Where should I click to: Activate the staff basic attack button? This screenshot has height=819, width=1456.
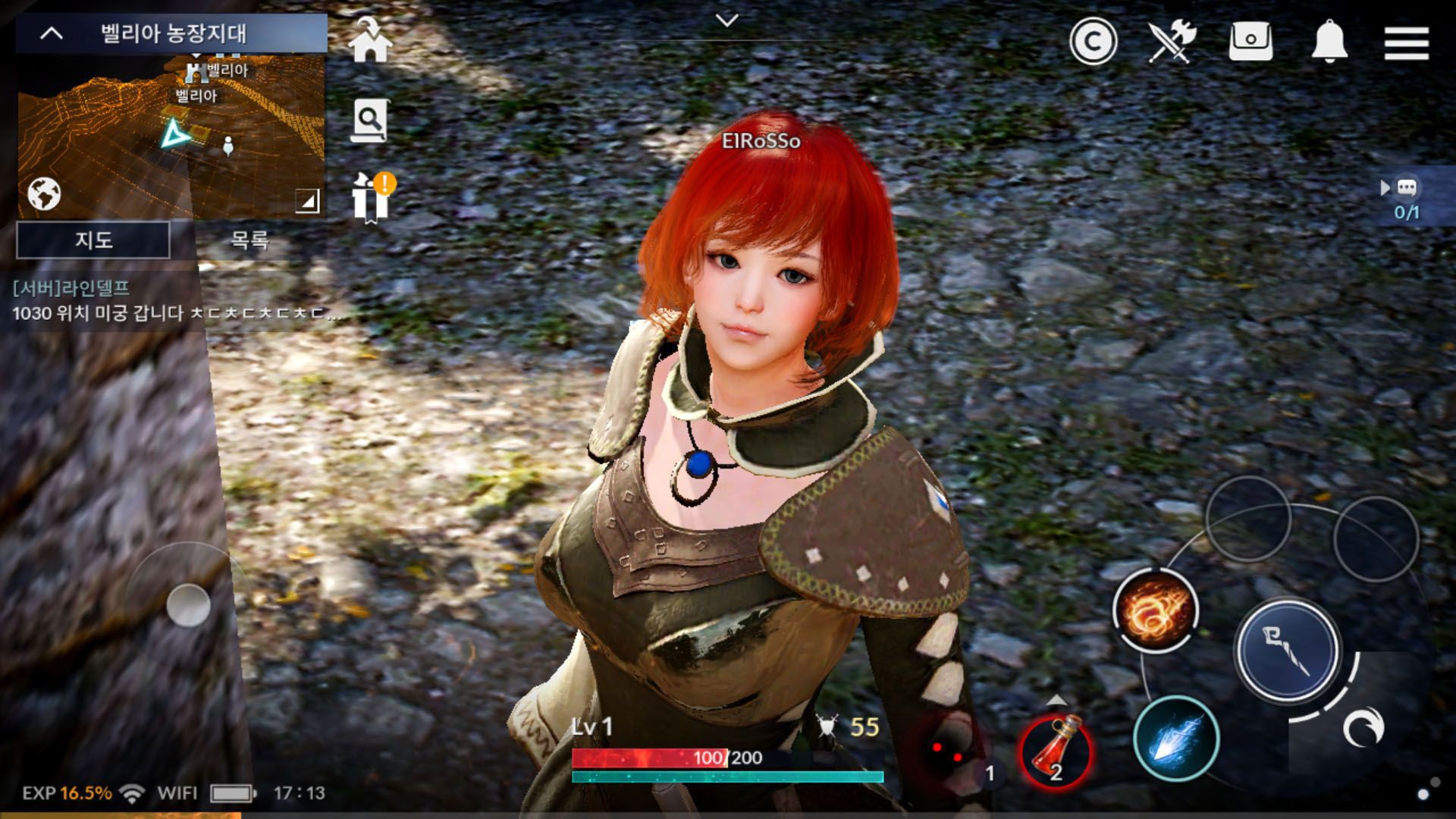(1287, 651)
